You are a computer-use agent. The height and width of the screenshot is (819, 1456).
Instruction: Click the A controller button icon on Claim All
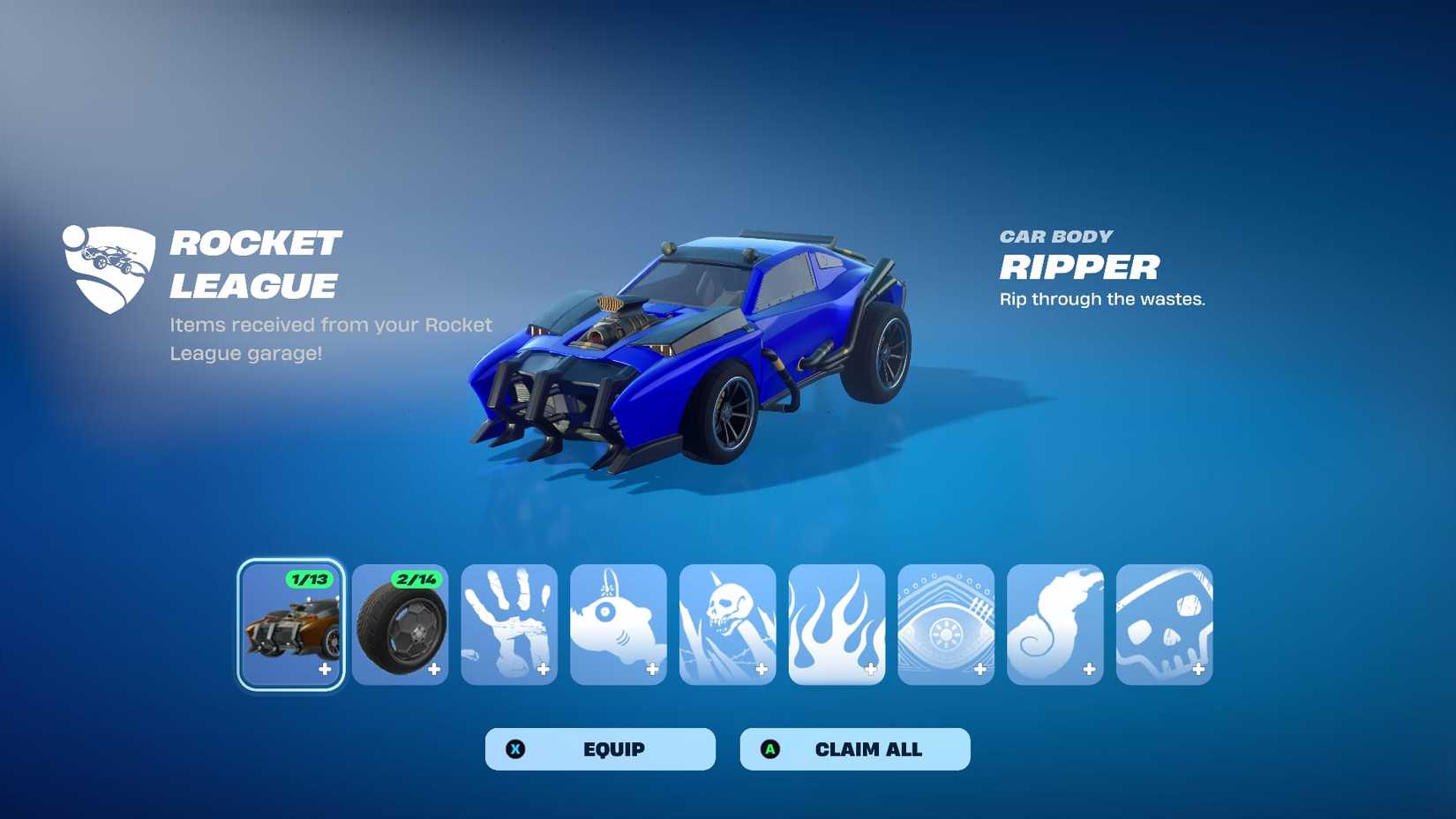[x=771, y=748]
